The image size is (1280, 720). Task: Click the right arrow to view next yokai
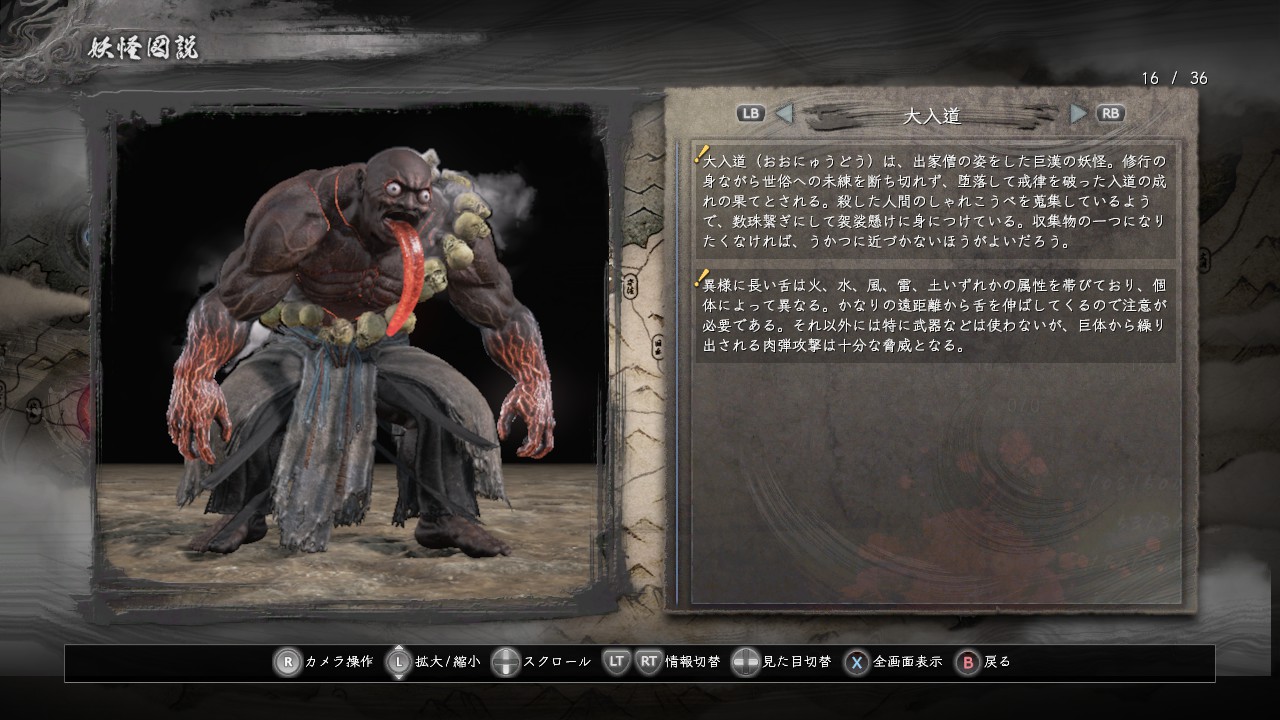click(1078, 113)
